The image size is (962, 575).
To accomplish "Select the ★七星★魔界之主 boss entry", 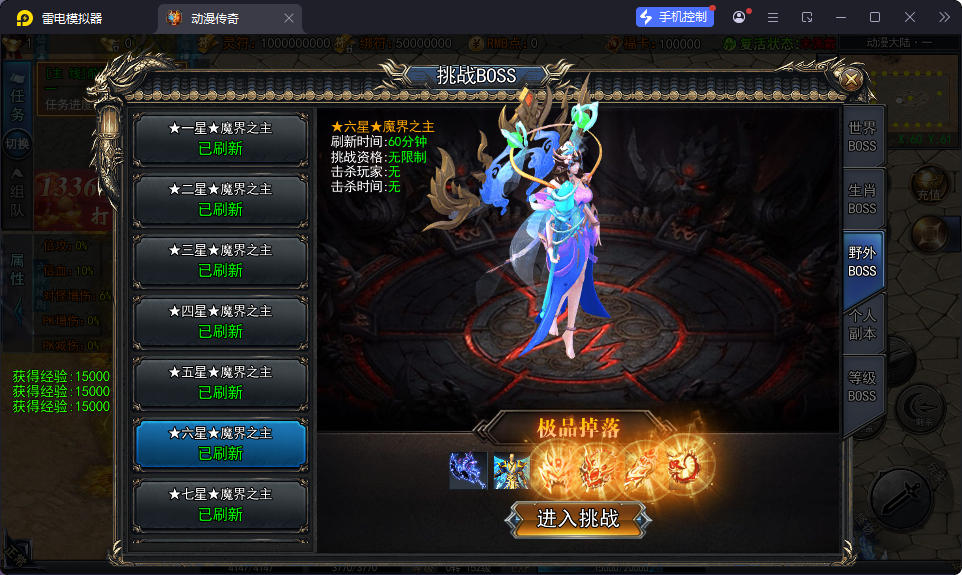I will [221, 505].
